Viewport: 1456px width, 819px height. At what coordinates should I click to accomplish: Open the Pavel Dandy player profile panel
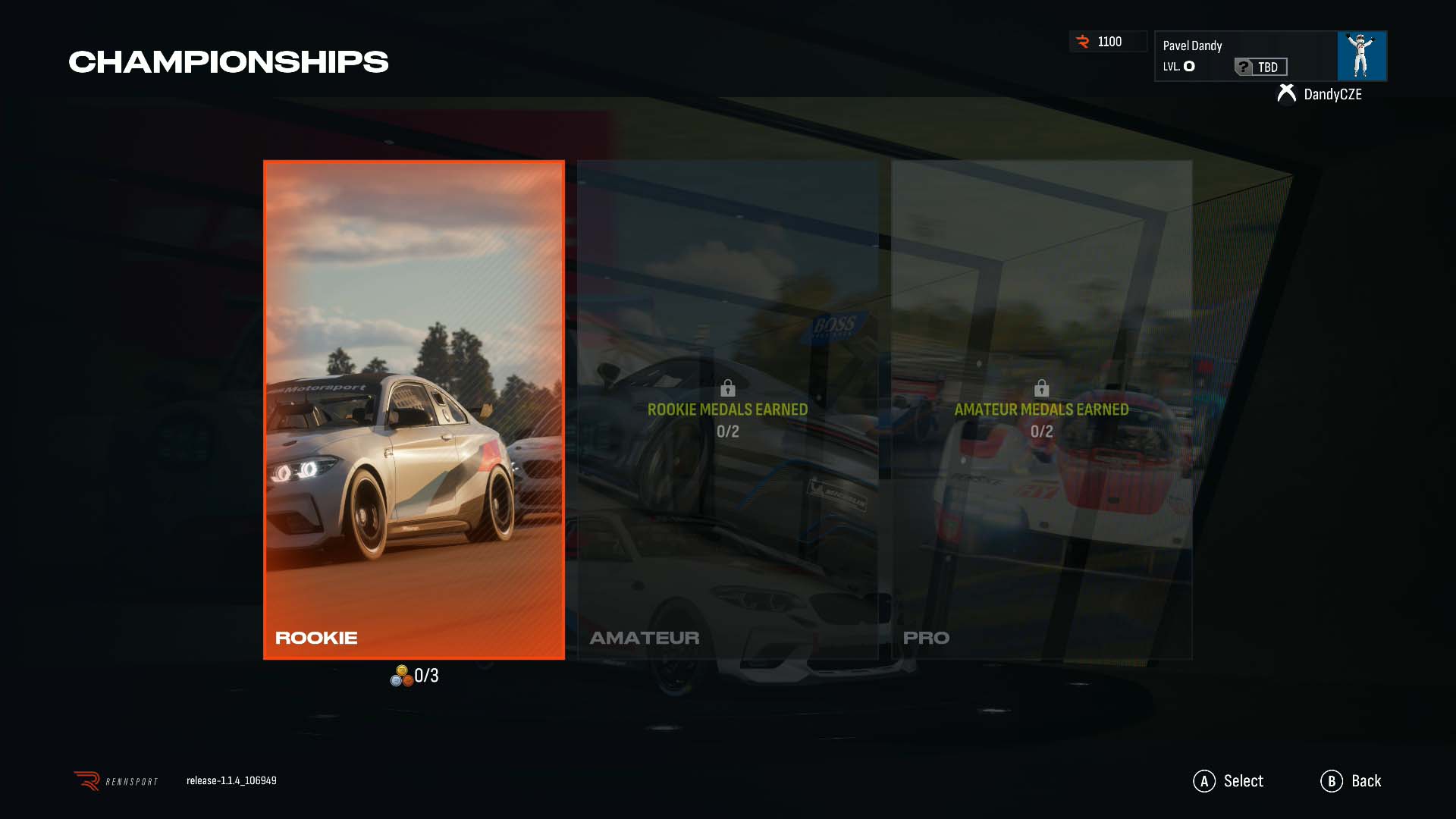[x=1245, y=55]
